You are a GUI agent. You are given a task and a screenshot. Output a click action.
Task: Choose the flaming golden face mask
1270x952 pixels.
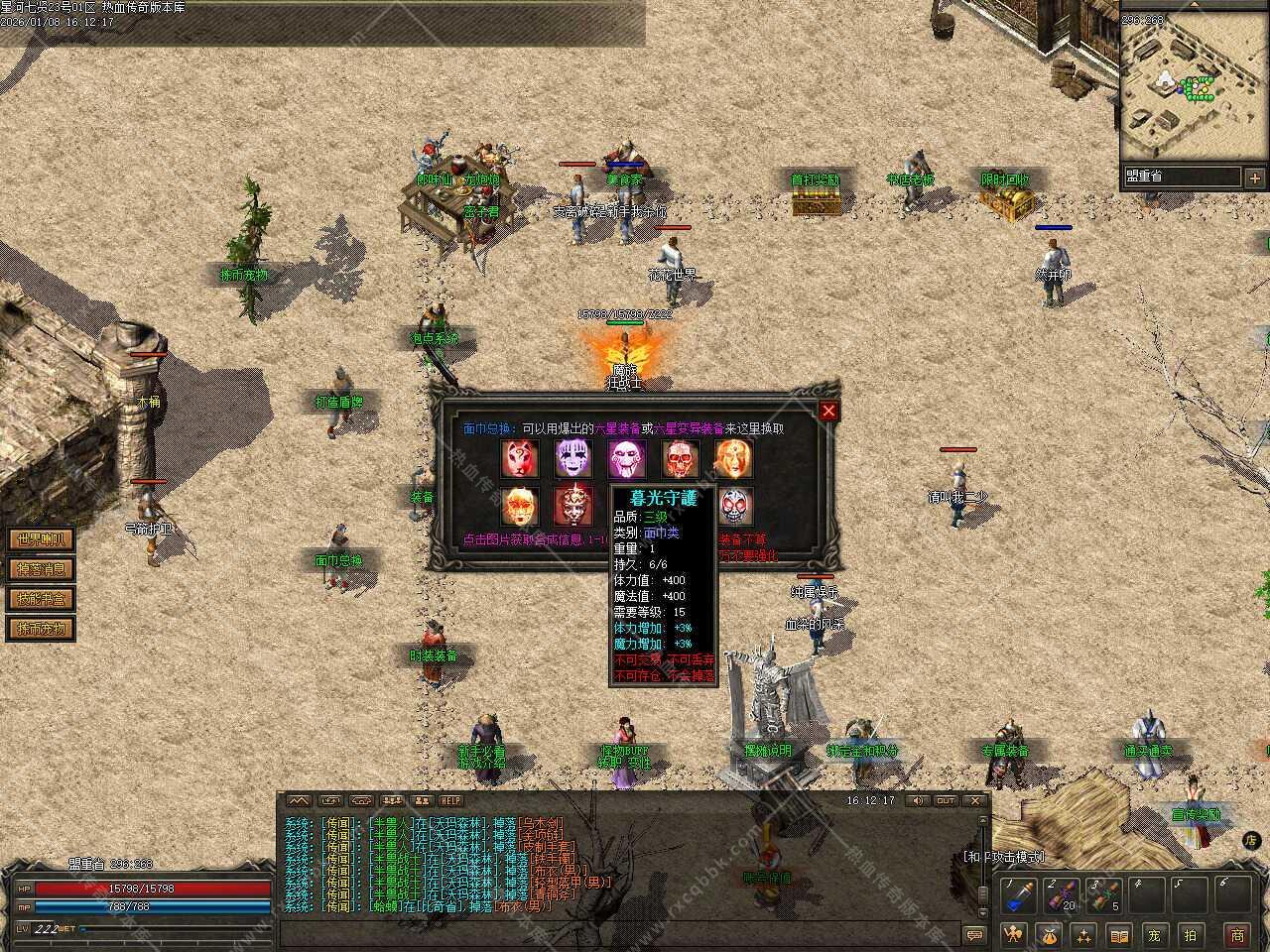click(734, 458)
